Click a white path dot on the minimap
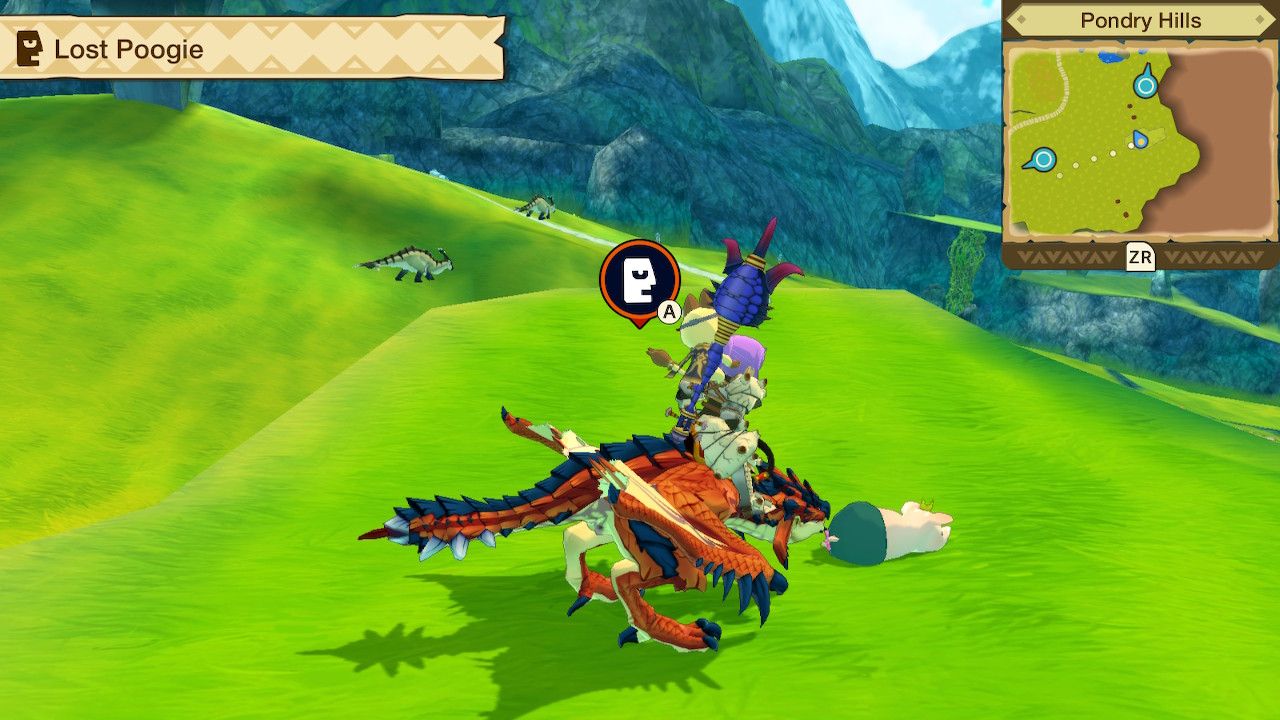Screen dimensions: 1280x720 (x=1094, y=160)
